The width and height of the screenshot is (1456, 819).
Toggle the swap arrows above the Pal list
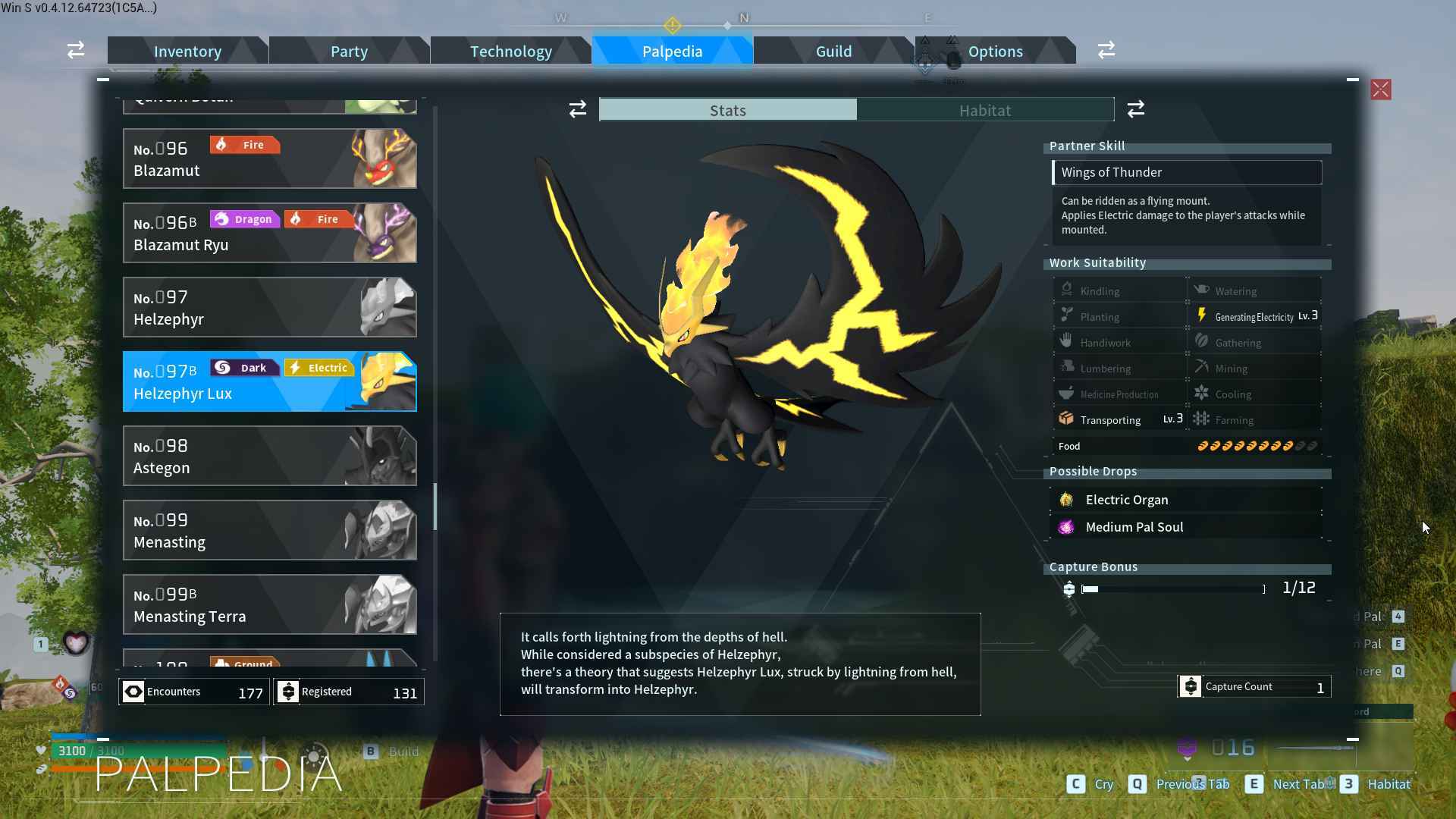[577, 108]
